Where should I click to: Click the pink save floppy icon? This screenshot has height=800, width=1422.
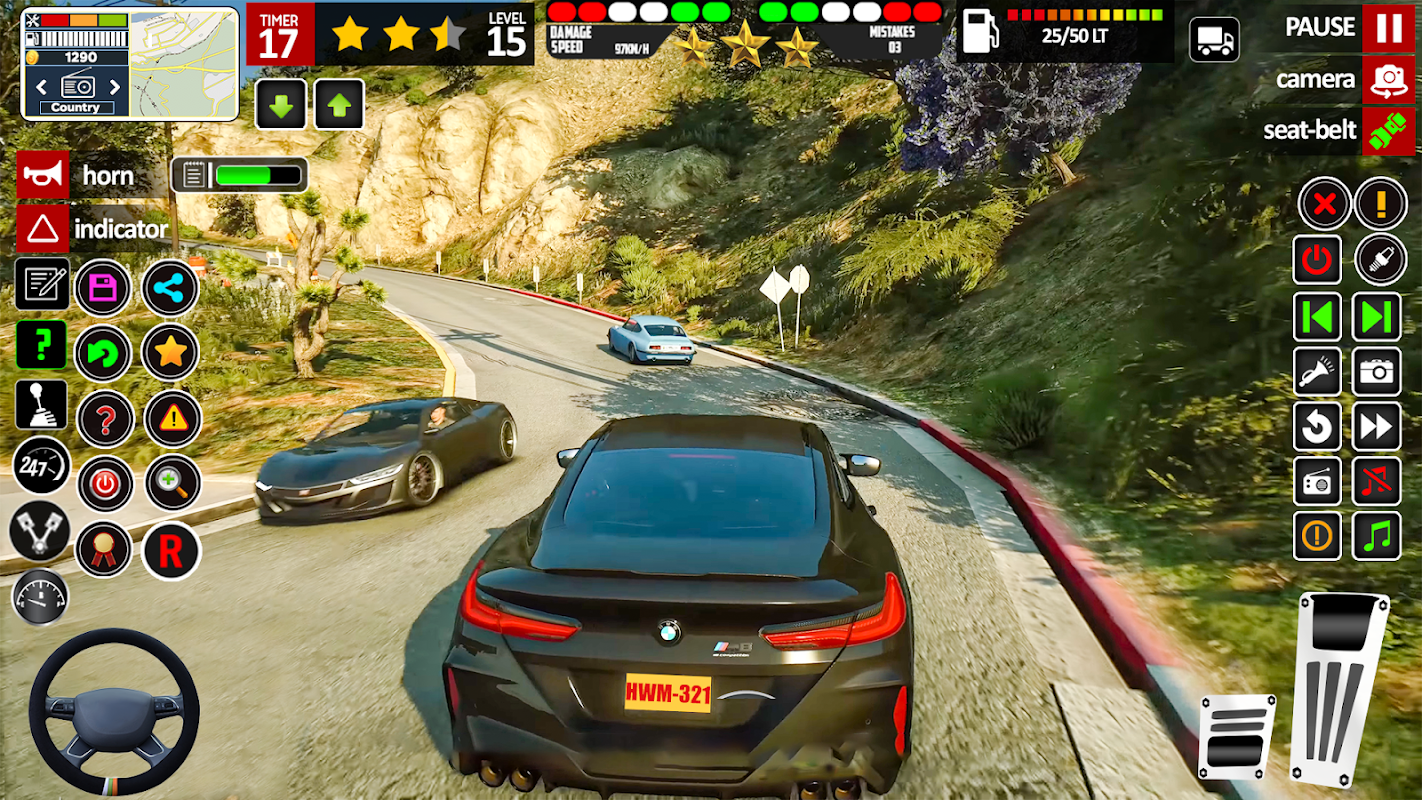tap(103, 288)
